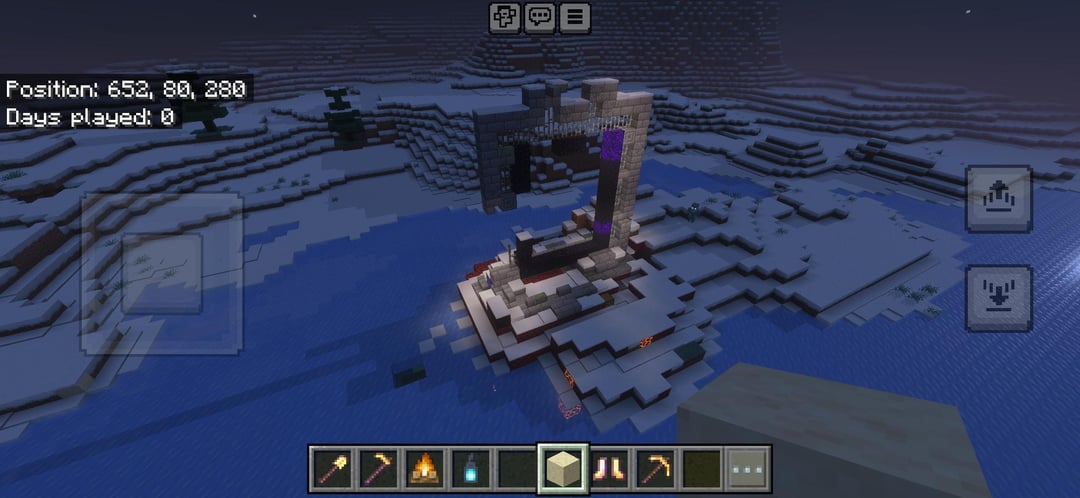
Task: Open the pause menu (three lines)
Action: 574,17
